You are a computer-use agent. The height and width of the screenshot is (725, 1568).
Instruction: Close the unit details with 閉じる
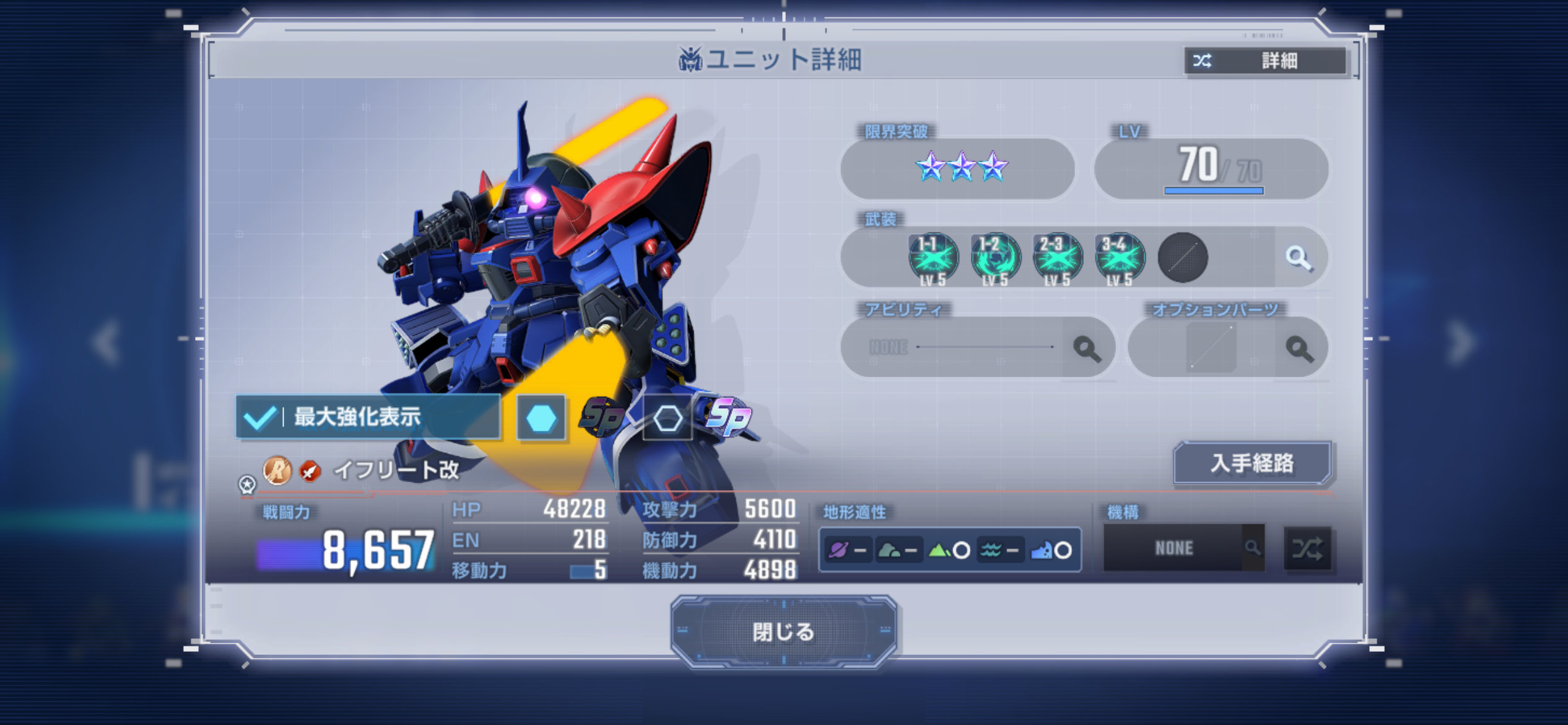783,631
